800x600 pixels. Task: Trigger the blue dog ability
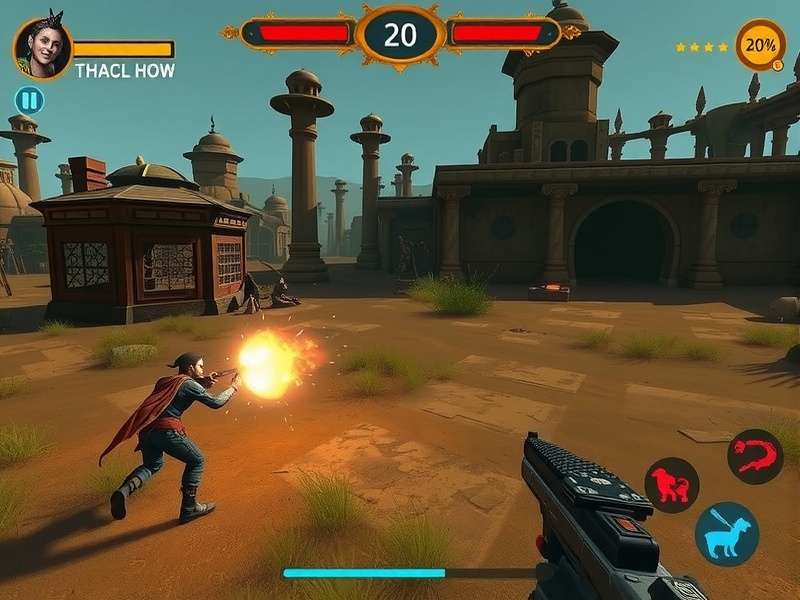click(727, 533)
